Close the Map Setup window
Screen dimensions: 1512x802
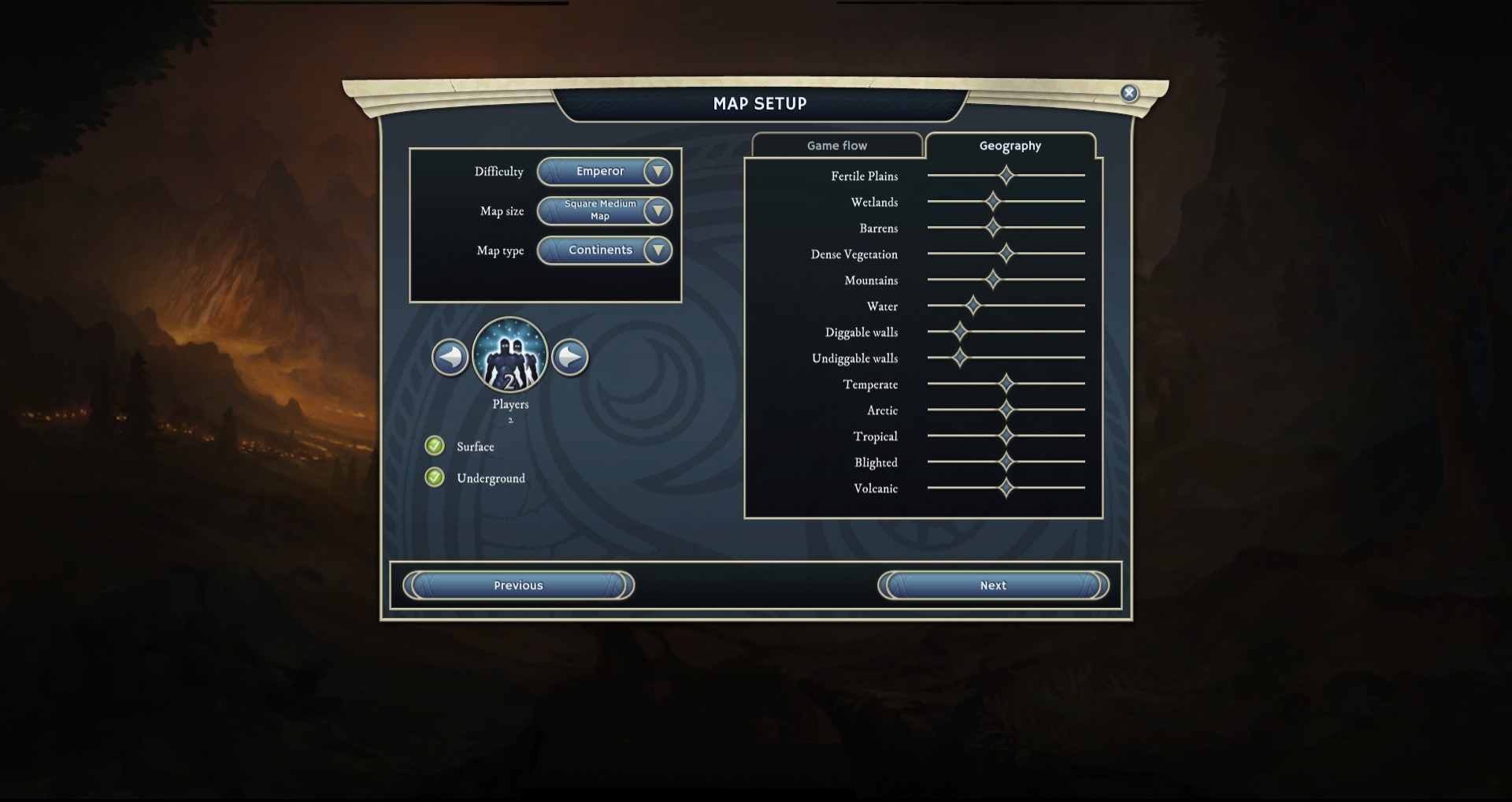(1128, 93)
